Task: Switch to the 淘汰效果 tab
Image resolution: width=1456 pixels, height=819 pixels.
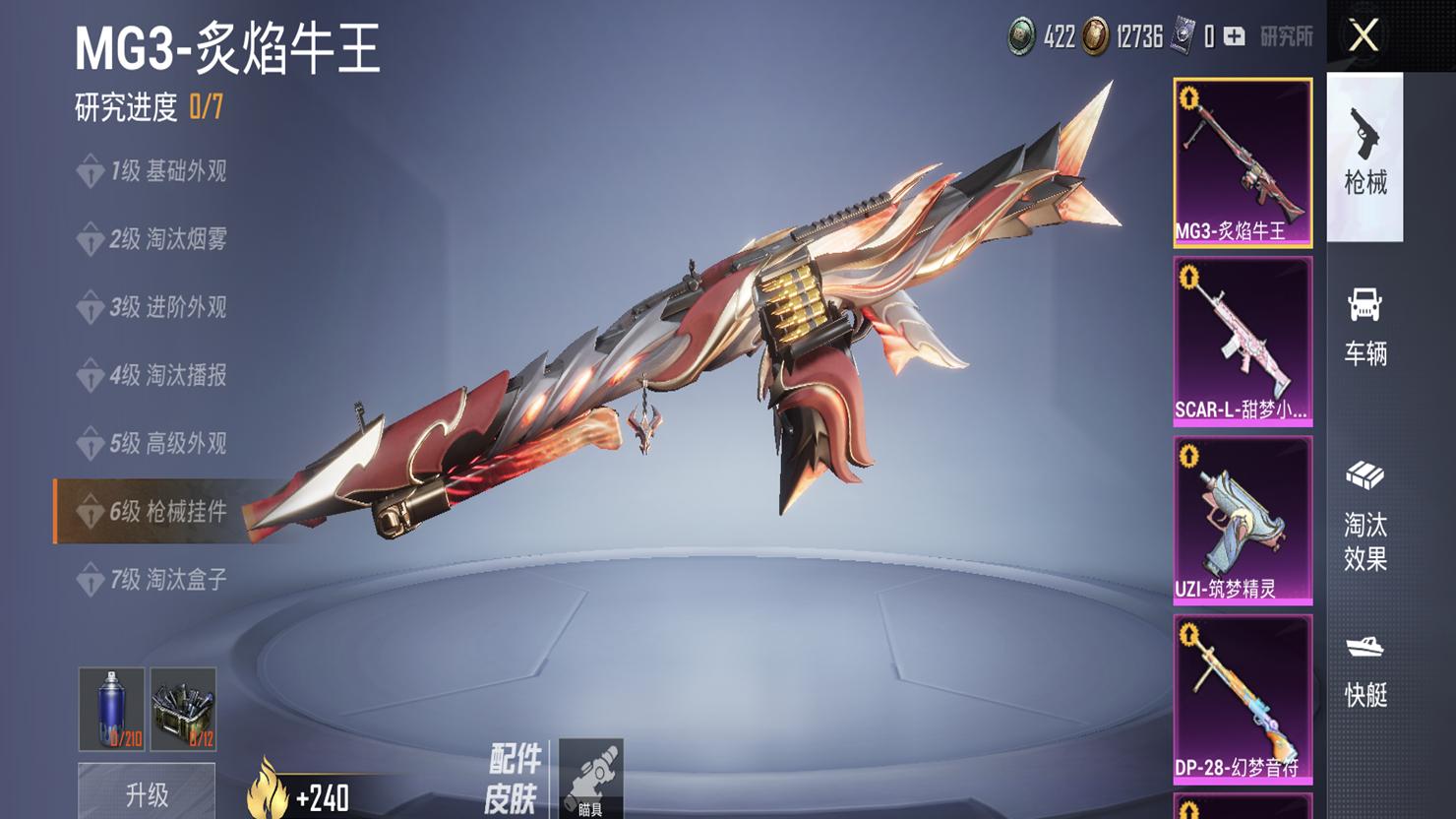Action: point(1365,515)
